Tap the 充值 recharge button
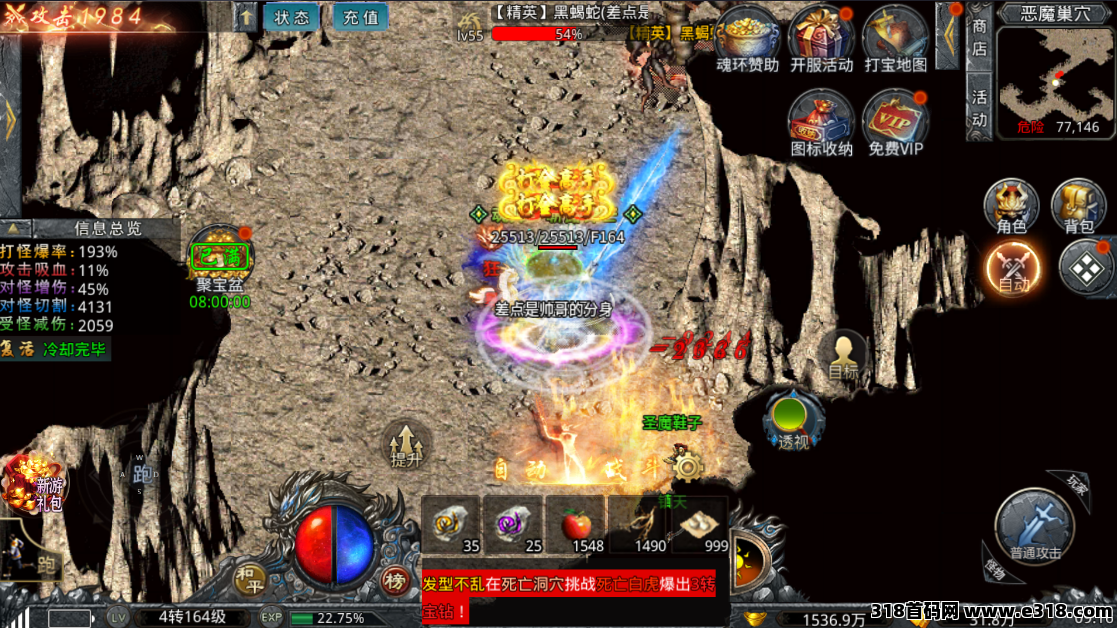 click(x=360, y=17)
